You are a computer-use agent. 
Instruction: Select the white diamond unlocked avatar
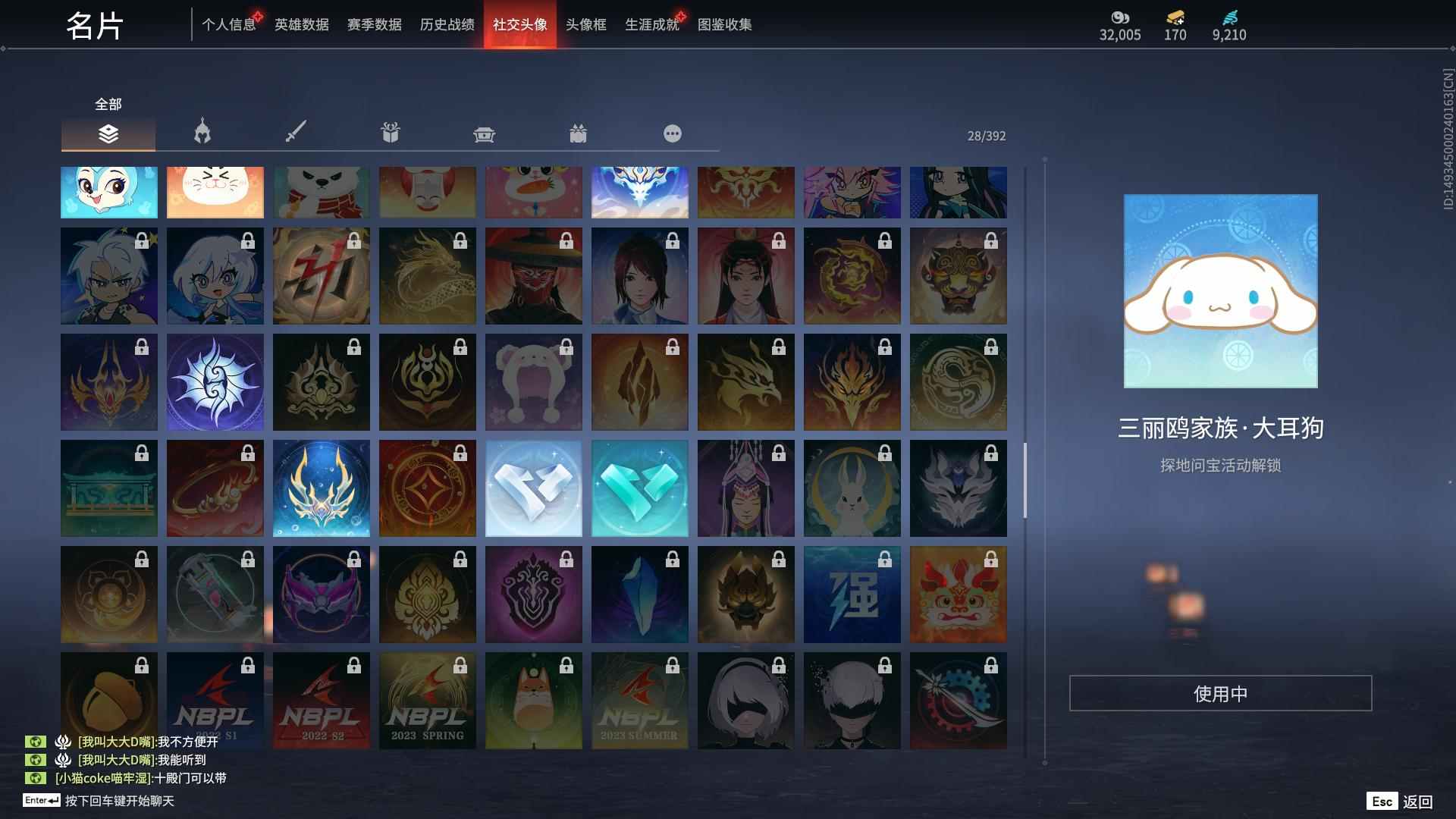click(x=533, y=488)
